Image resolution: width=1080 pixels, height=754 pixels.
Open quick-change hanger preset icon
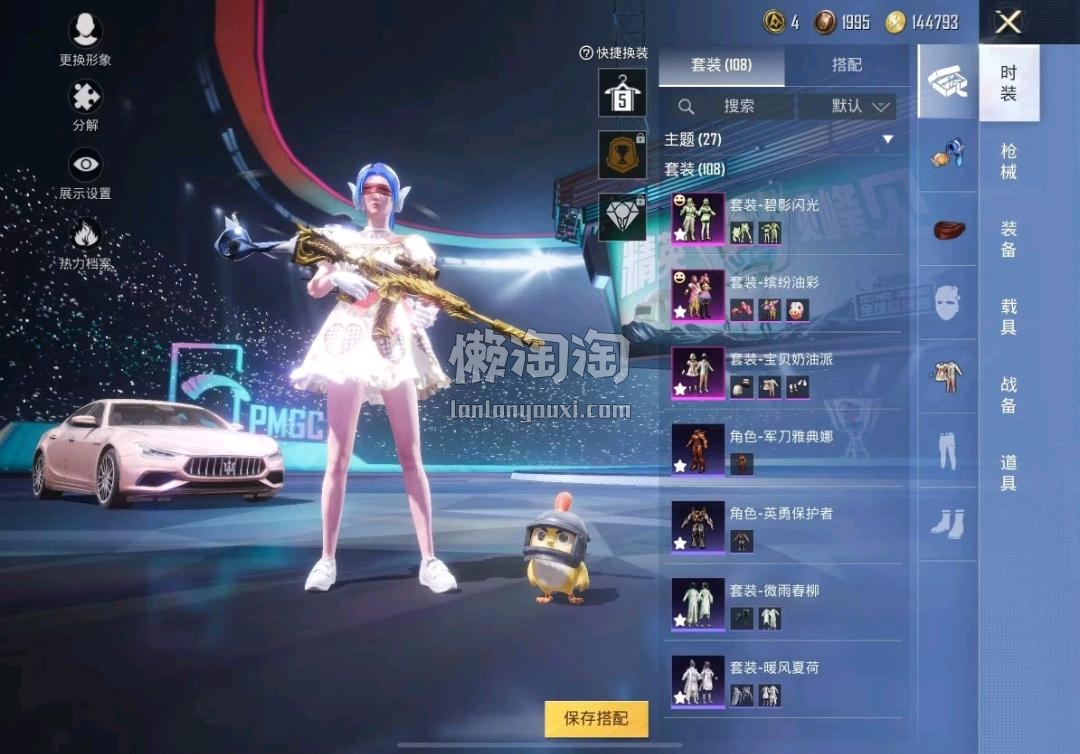click(x=622, y=93)
